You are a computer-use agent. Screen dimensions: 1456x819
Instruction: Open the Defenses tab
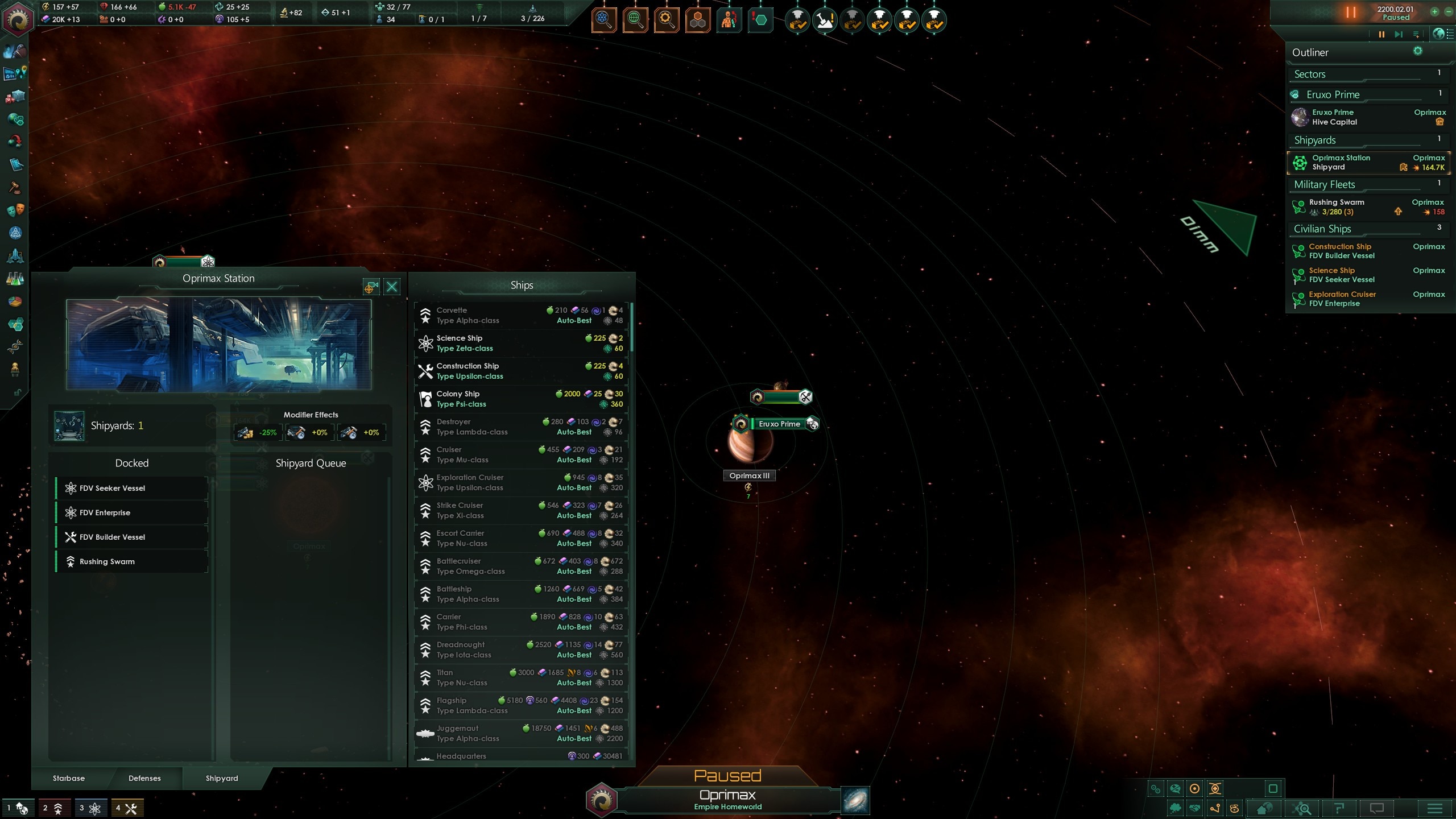click(144, 778)
